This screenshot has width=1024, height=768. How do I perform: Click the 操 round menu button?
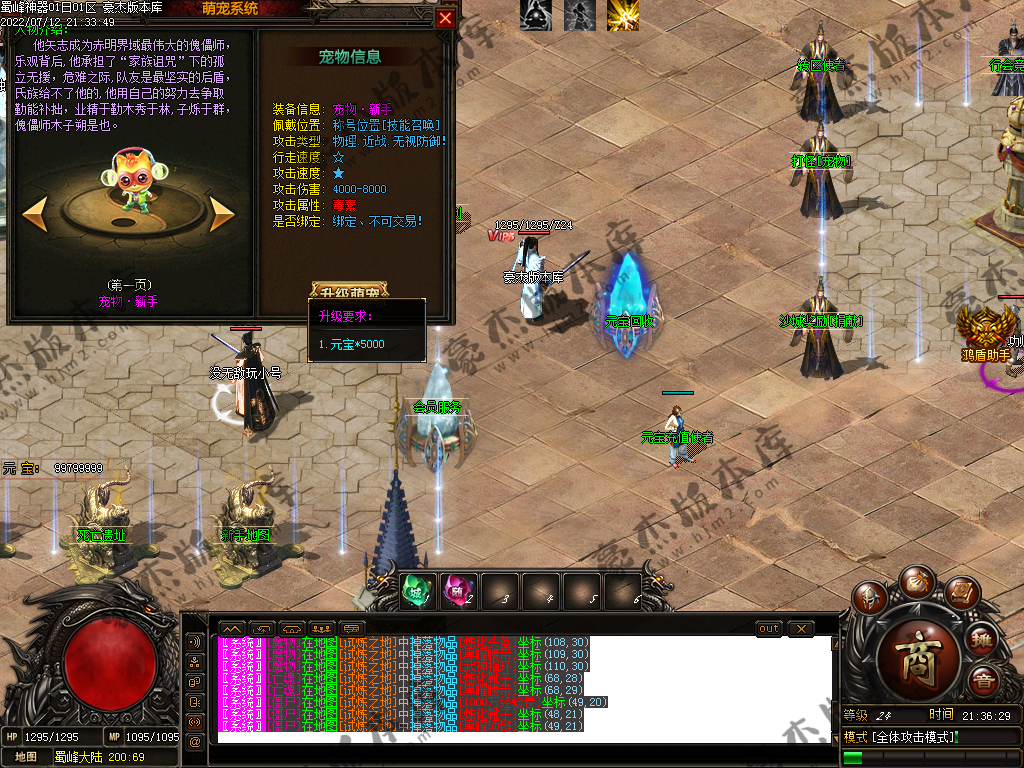tap(983, 640)
